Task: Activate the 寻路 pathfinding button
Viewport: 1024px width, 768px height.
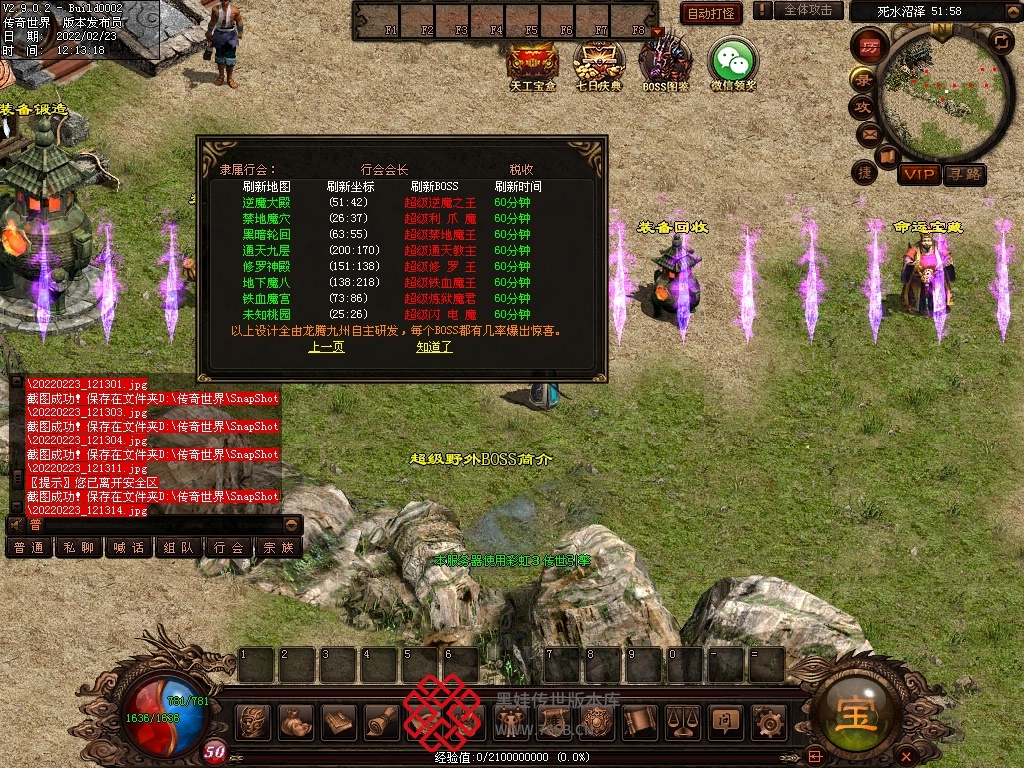Action: pos(964,174)
